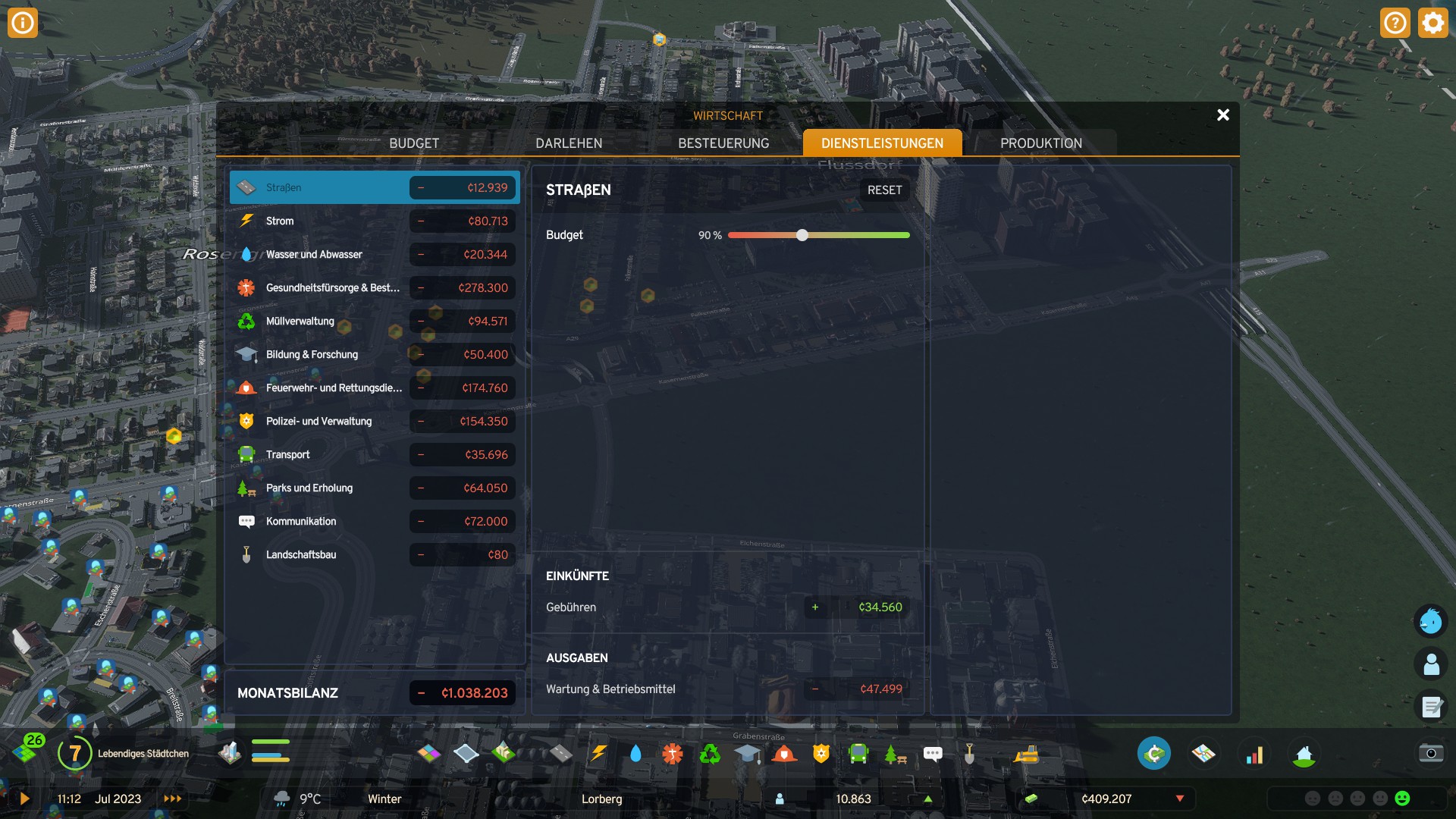Image resolution: width=1456 pixels, height=819 pixels.
Task: Switch to the PRODUKTION tab
Action: click(1042, 143)
